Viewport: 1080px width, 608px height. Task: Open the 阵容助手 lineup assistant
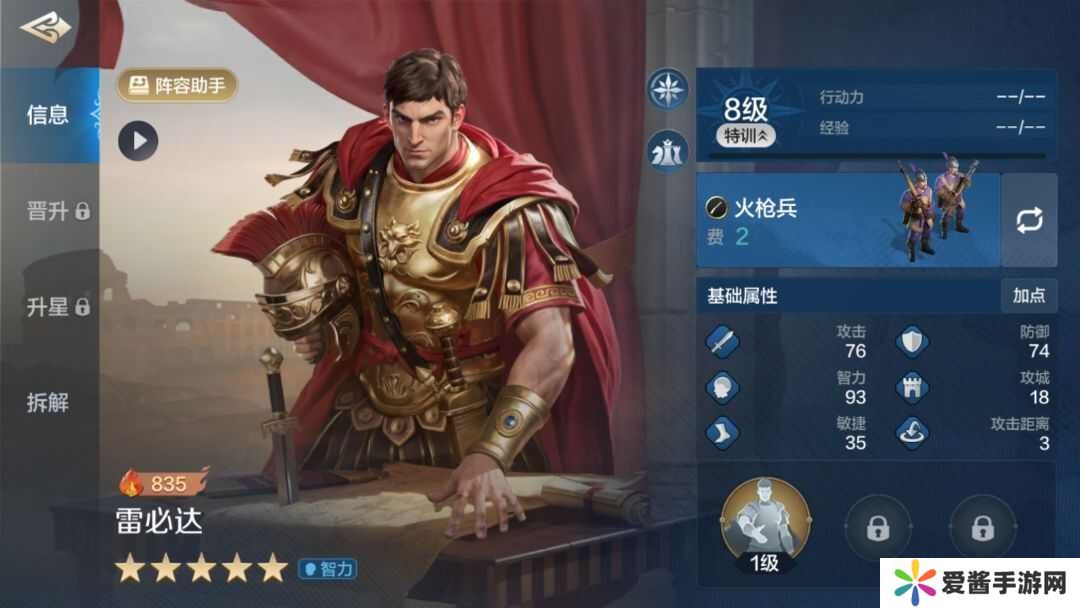pyautogui.click(x=178, y=86)
